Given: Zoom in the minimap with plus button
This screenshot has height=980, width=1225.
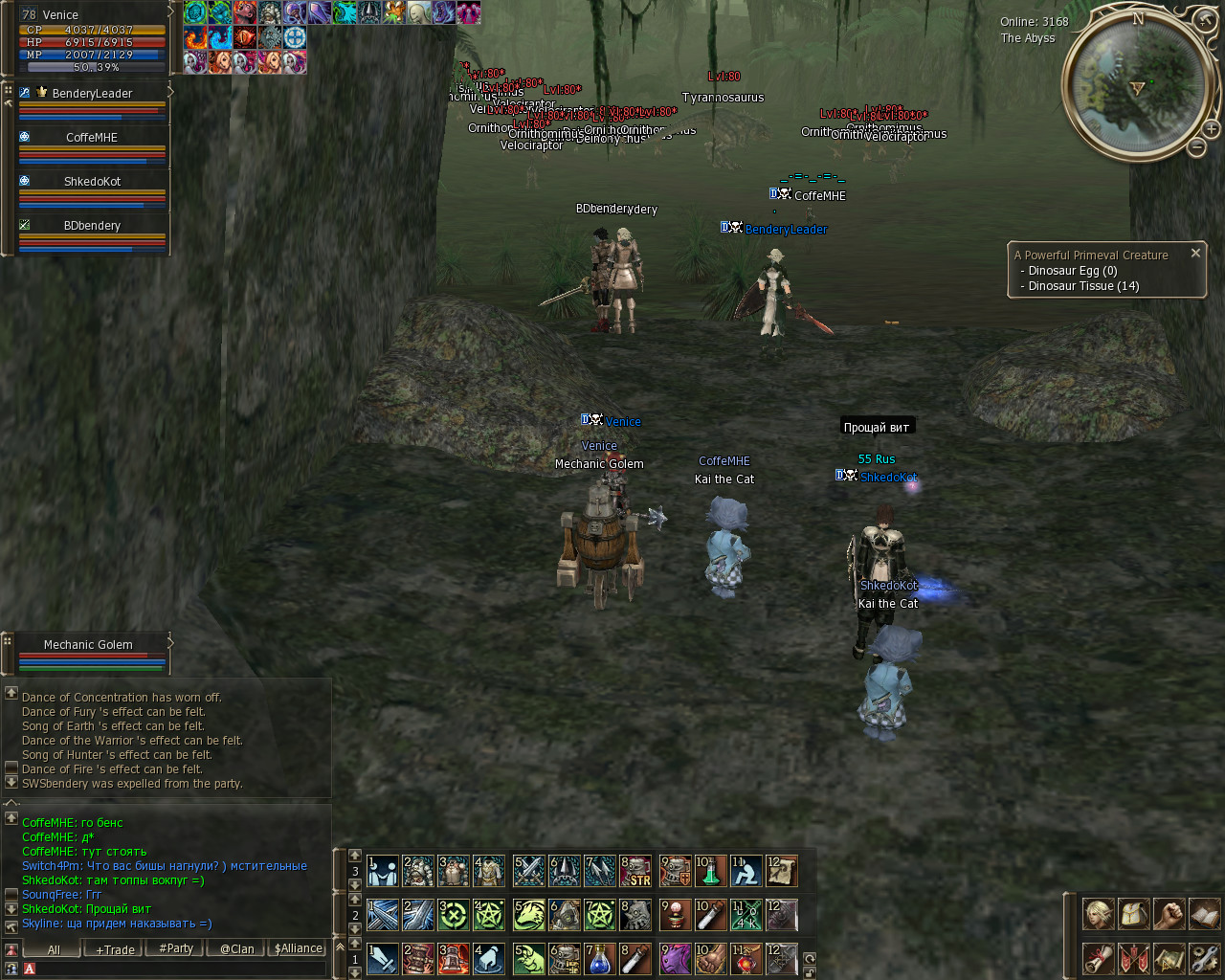Looking at the screenshot, I should (x=1211, y=128).
